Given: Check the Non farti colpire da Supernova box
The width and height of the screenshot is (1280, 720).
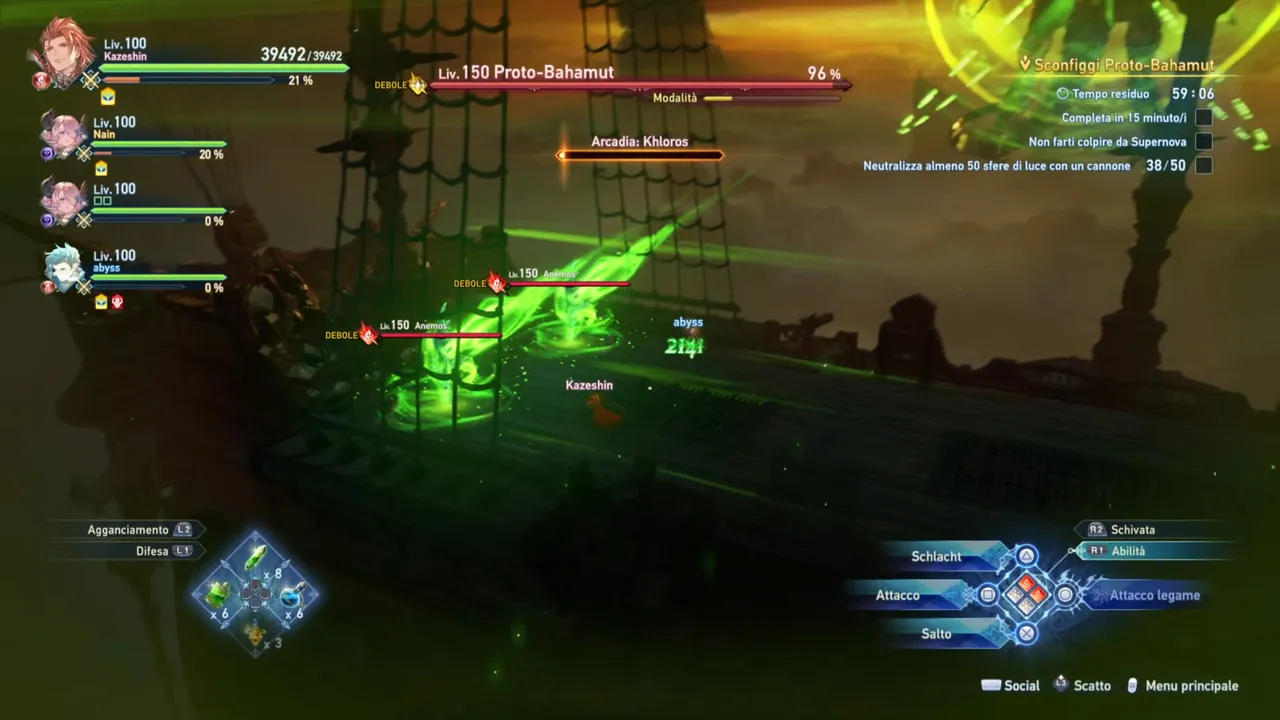Looking at the screenshot, I should coord(1205,141).
